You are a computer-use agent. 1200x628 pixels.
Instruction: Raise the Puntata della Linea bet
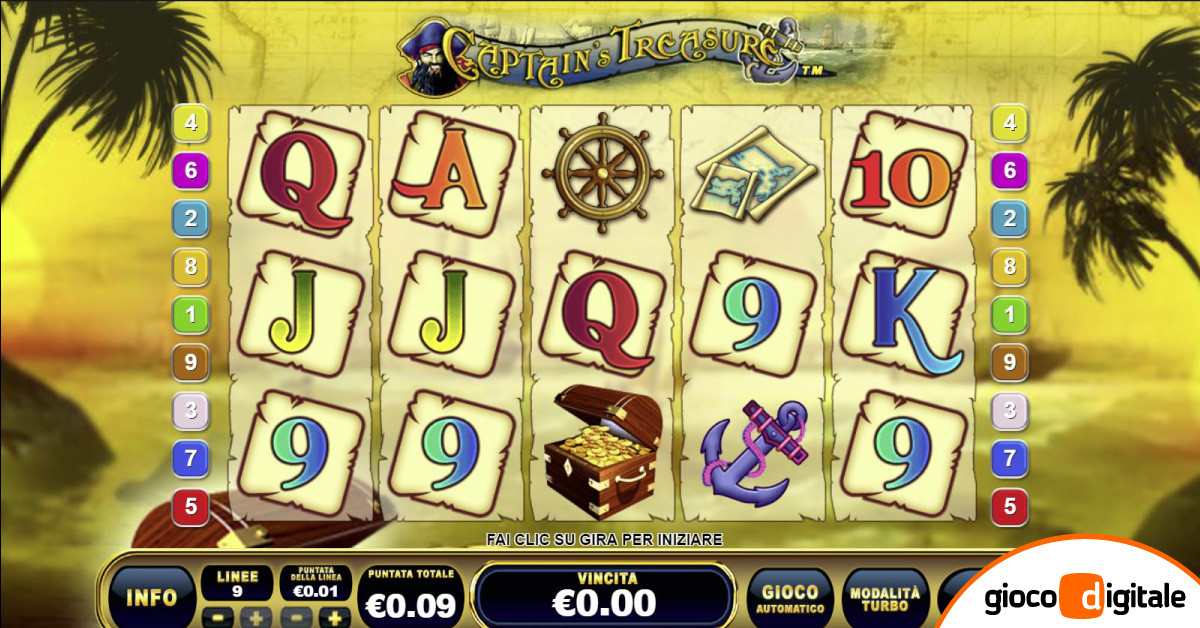[x=335, y=617]
